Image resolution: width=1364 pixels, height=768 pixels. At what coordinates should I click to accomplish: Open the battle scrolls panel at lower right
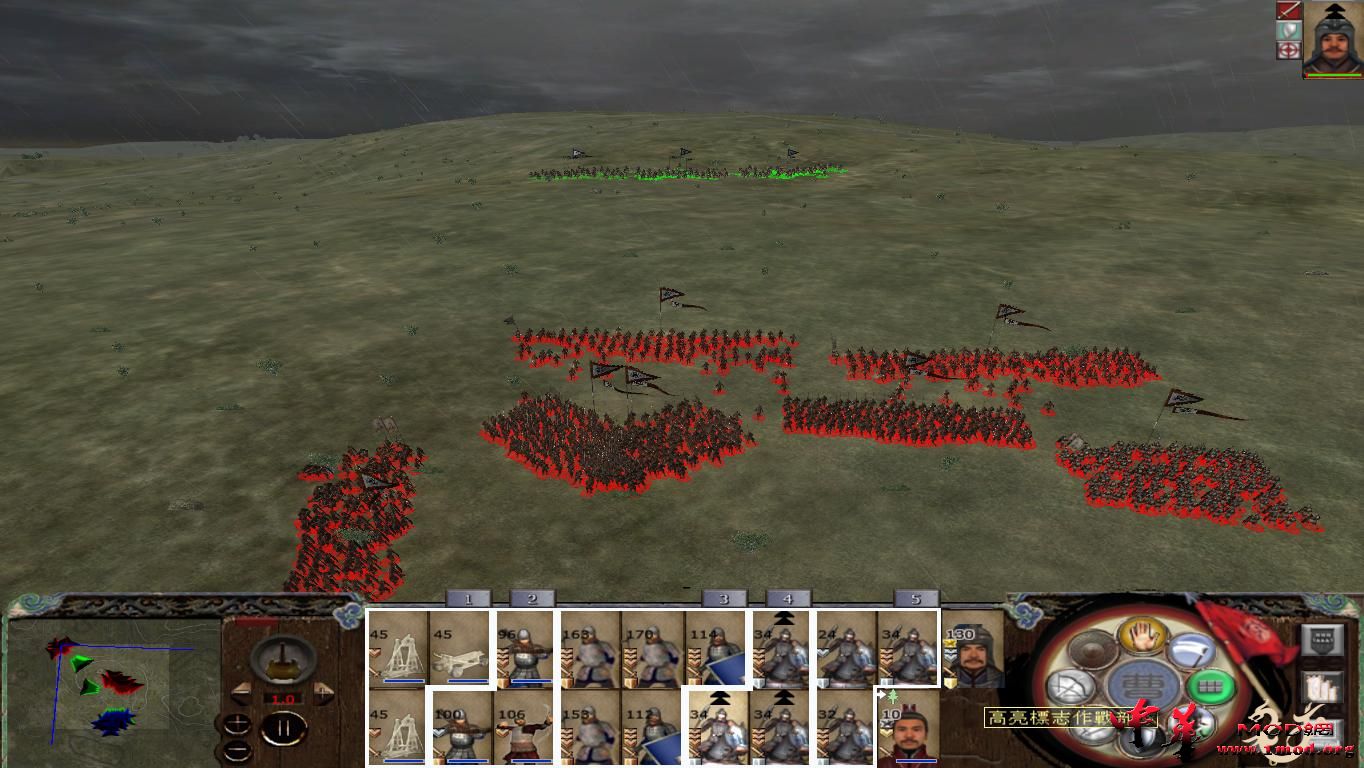pyautogui.click(x=1321, y=688)
